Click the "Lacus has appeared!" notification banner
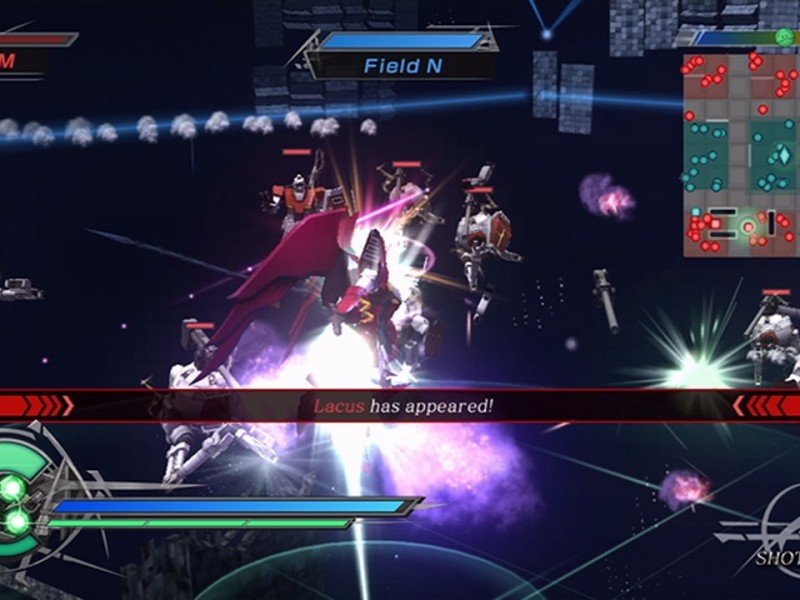 (402, 405)
